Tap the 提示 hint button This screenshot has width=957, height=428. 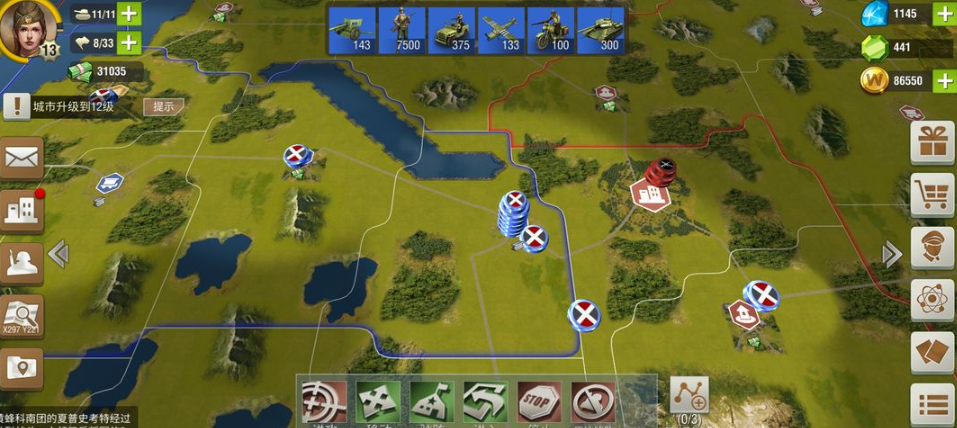click(163, 106)
